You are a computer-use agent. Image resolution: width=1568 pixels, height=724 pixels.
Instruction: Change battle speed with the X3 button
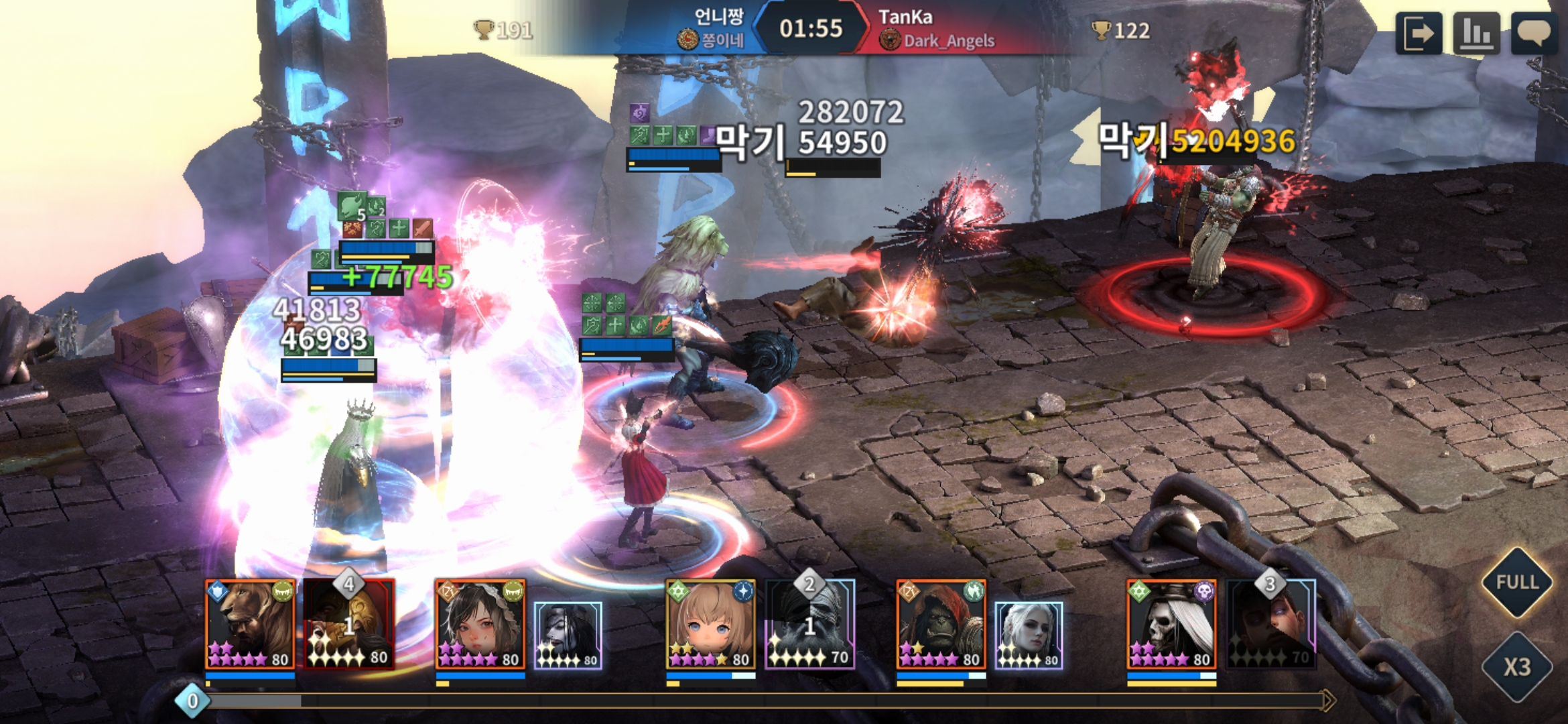[1517, 666]
